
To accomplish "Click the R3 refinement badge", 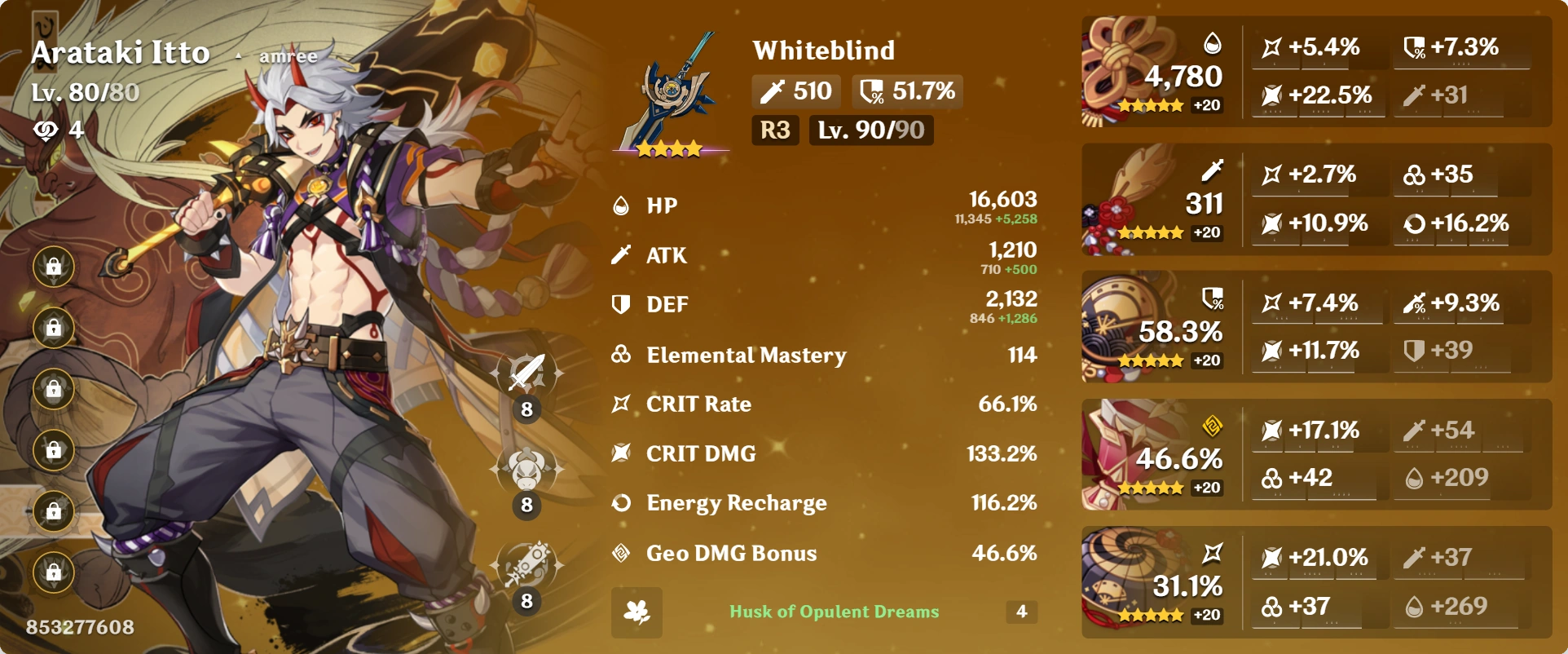I will (x=775, y=130).
